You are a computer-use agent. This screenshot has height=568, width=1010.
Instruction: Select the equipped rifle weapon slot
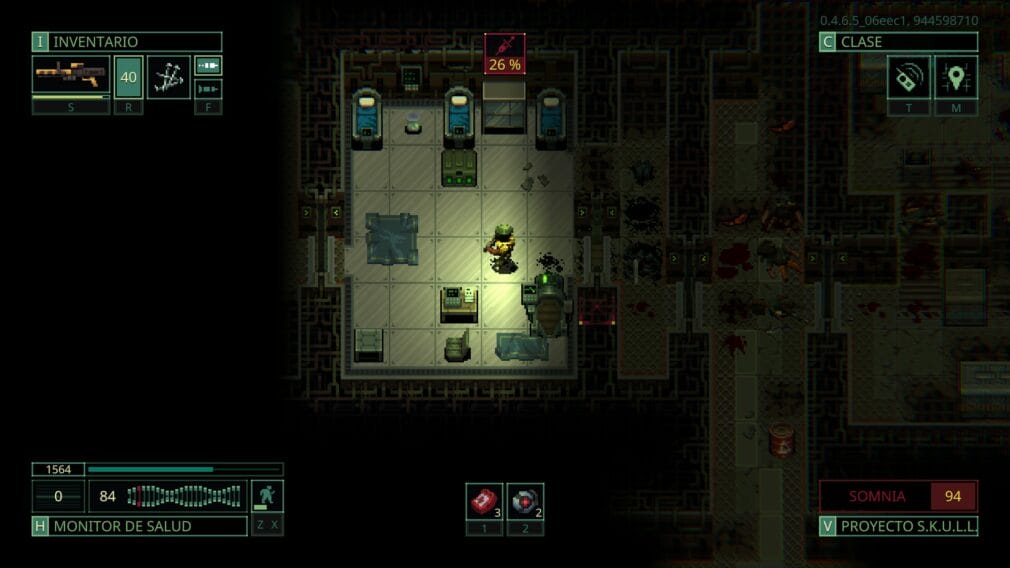pos(71,76)
